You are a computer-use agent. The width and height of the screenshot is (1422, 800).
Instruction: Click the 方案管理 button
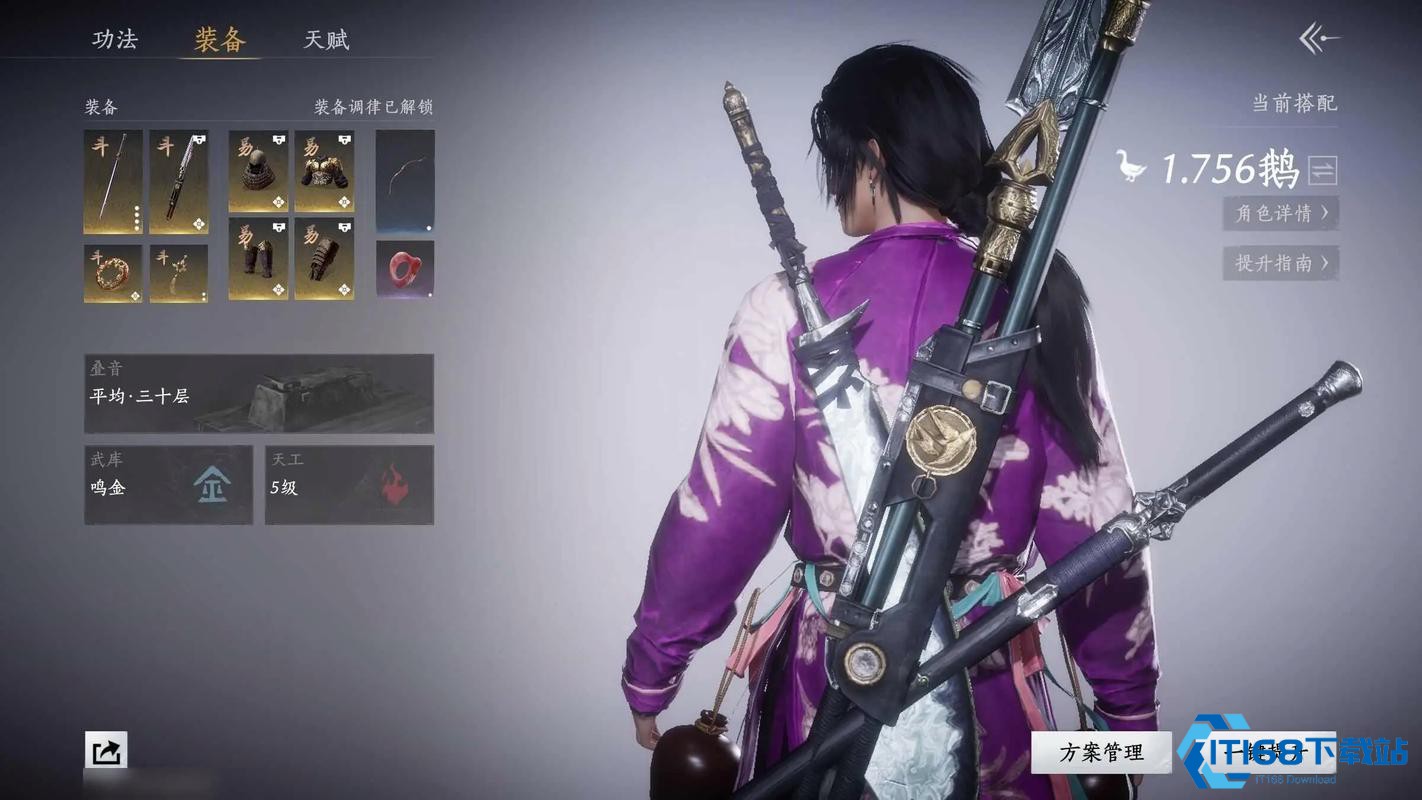coord(1101,752)
